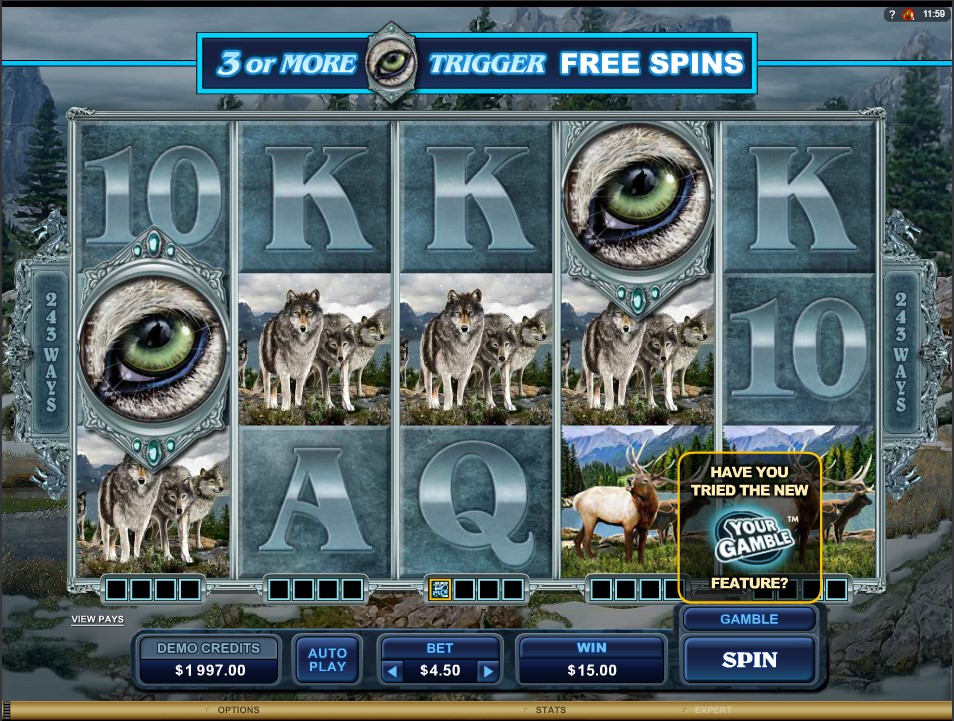Open the View Pays paytable link
The height and width of the screenshot is (721, 954).
97,619
